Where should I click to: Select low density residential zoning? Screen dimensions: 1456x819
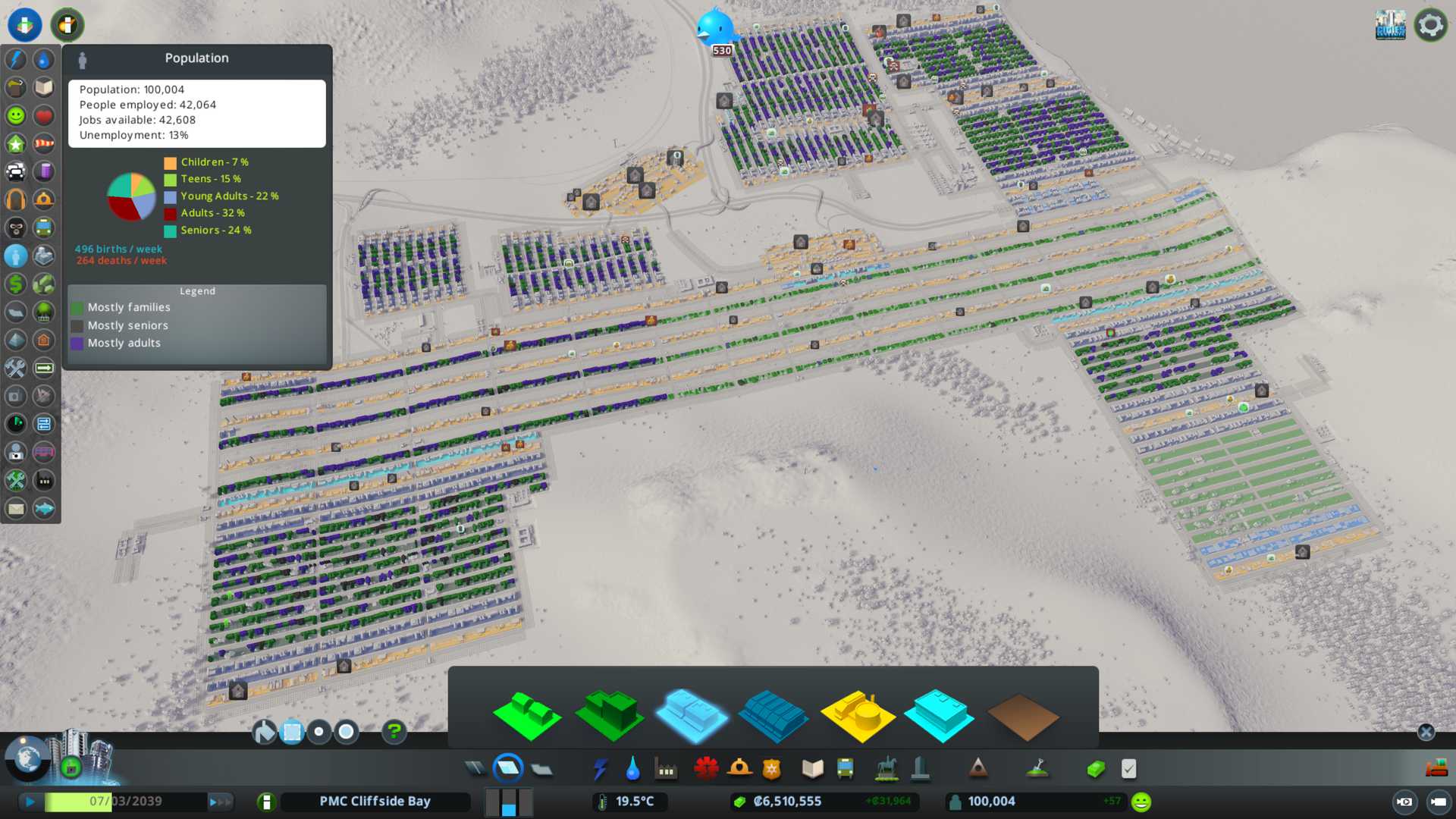[526, 715]
